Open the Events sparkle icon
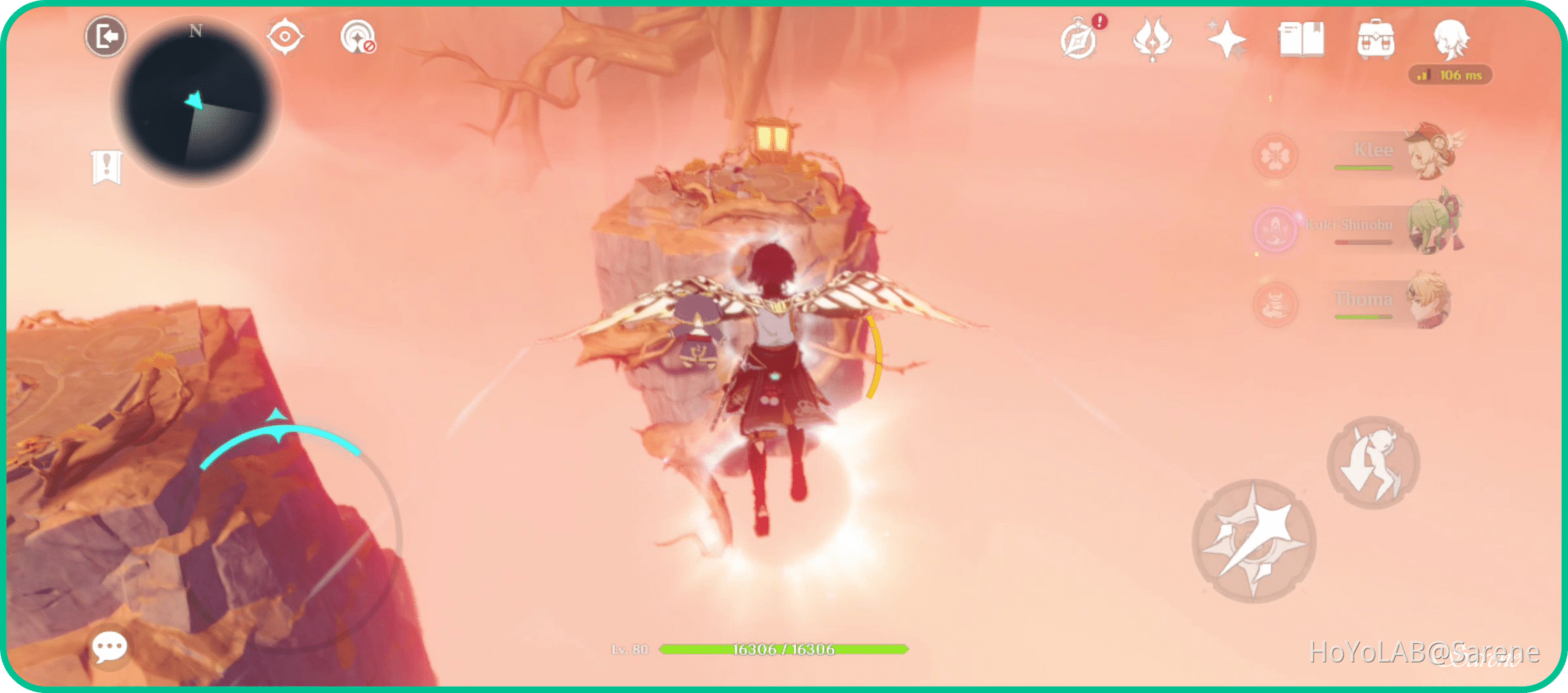The height and width of the screenshot is (693, 1568). click(1227, 40)
